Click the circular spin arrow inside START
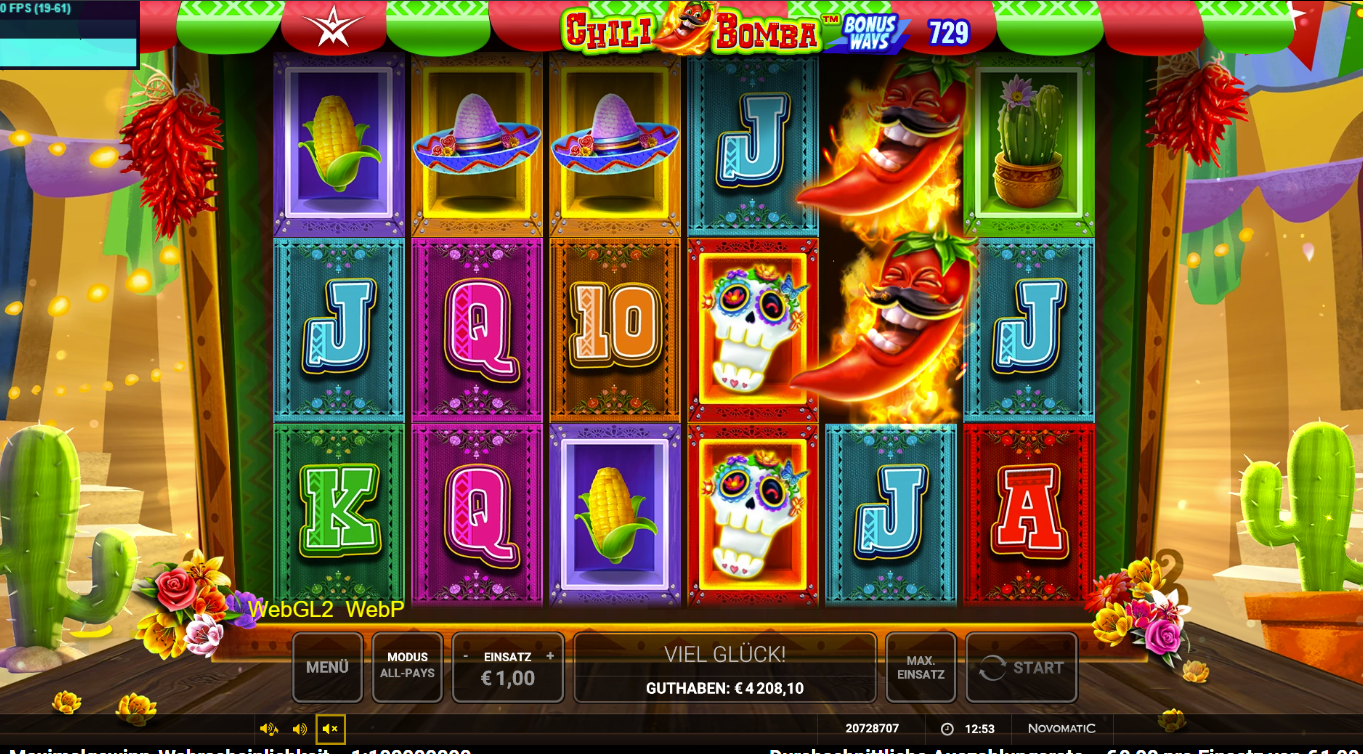 993,666
